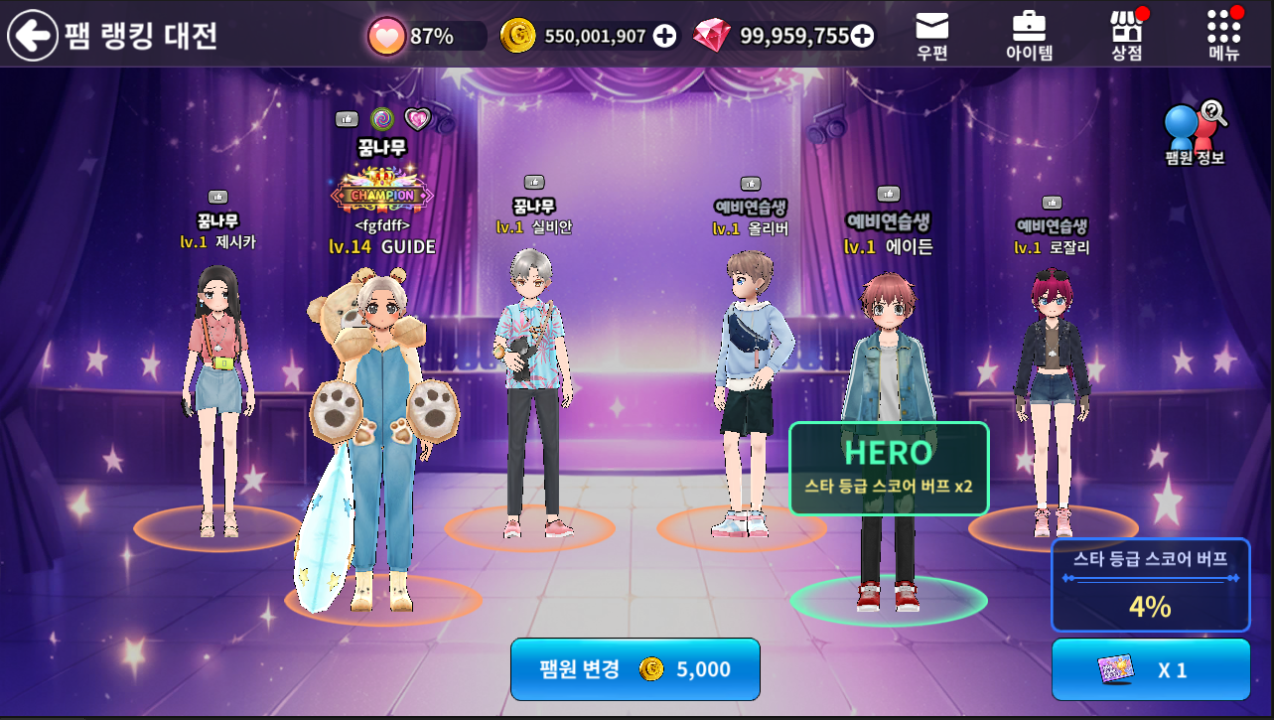Add more gold coins with plus button

click(664, 36)
